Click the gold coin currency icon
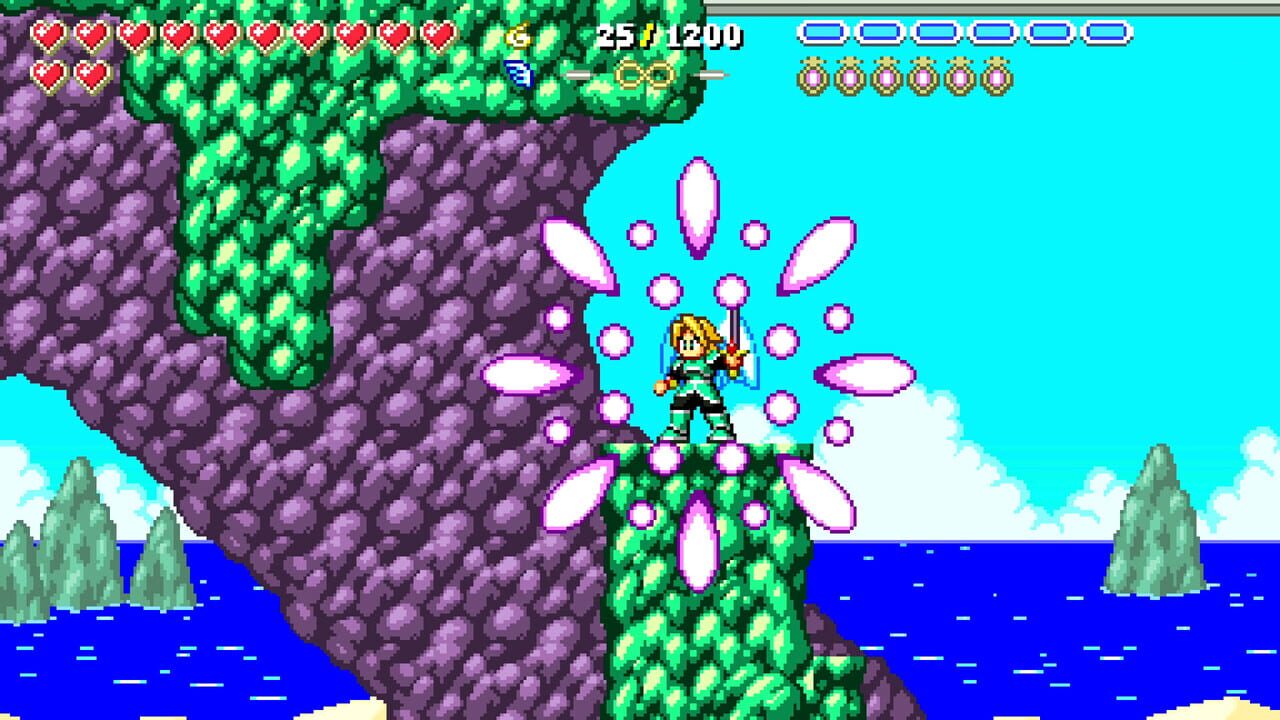 click(x=518, y=36)
